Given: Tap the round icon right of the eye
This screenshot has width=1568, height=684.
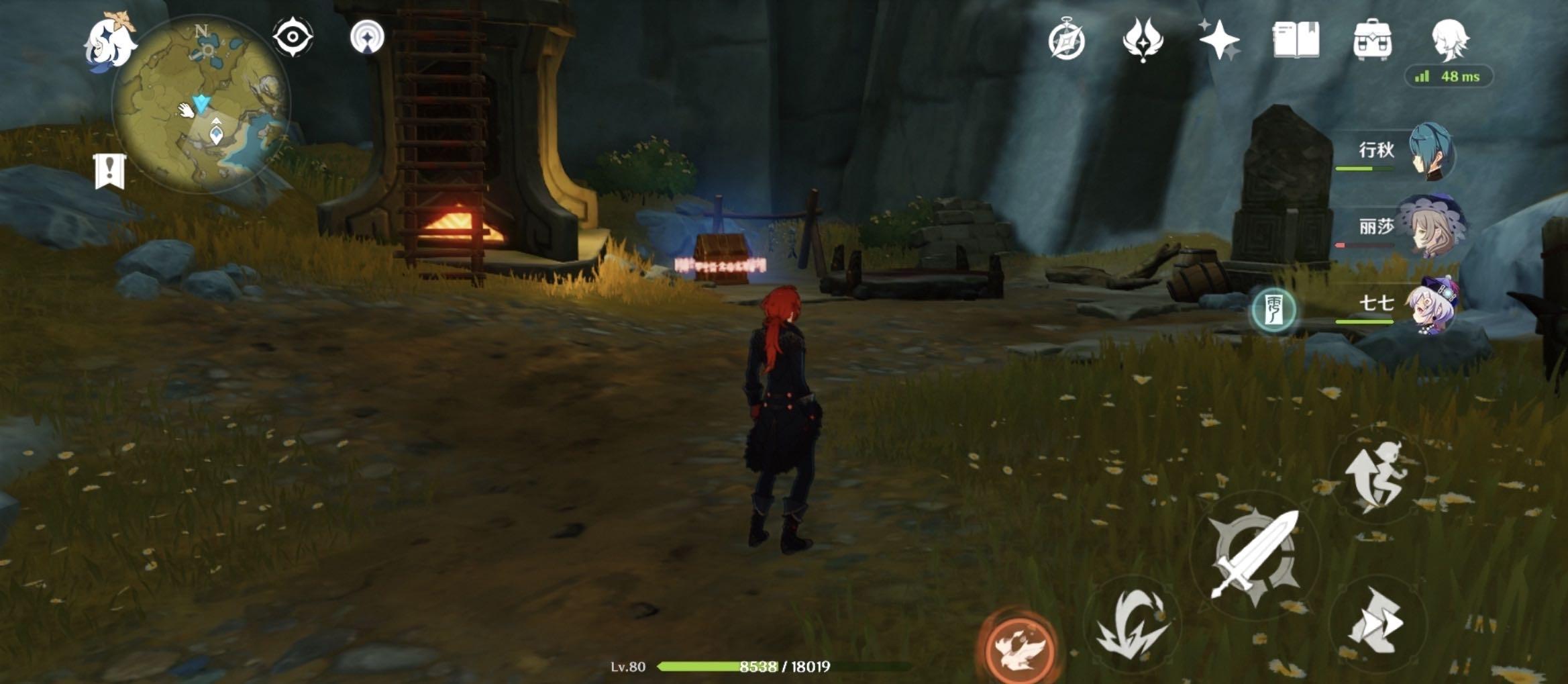Looking at the screenshot, I should point(367,36).
